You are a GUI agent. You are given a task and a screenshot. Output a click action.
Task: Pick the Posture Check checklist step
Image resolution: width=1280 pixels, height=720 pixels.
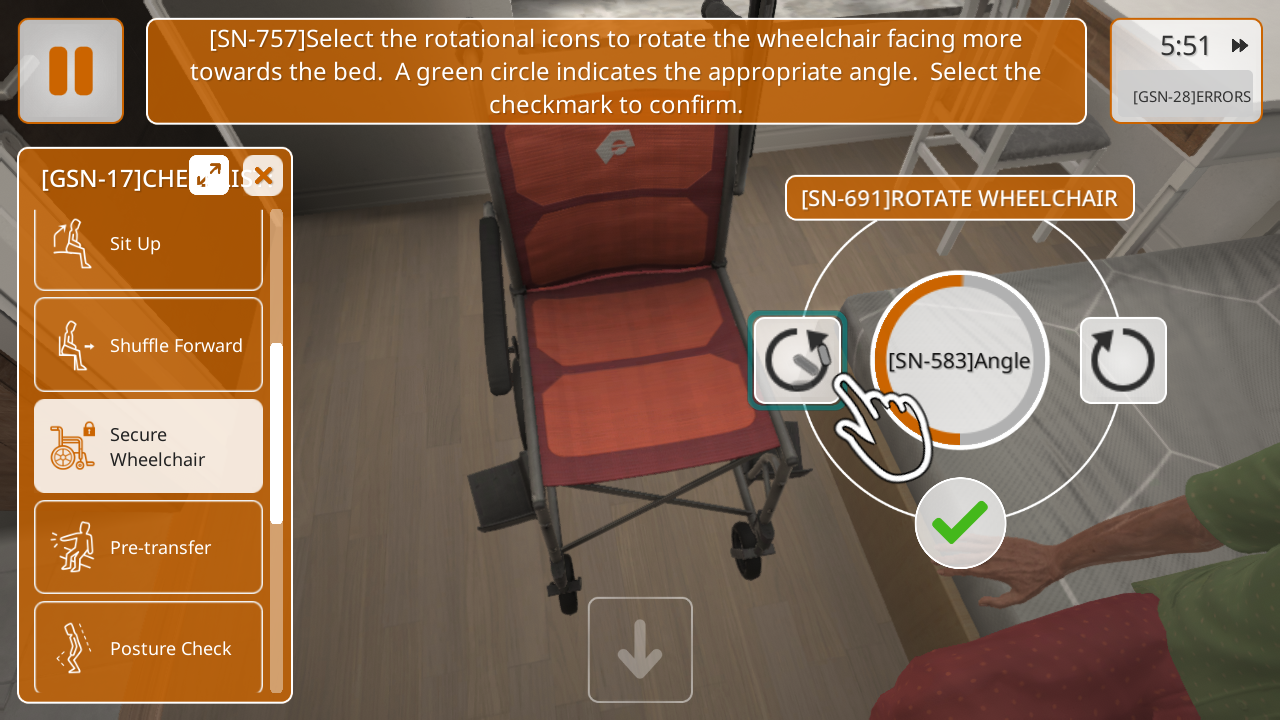point(148,648)
